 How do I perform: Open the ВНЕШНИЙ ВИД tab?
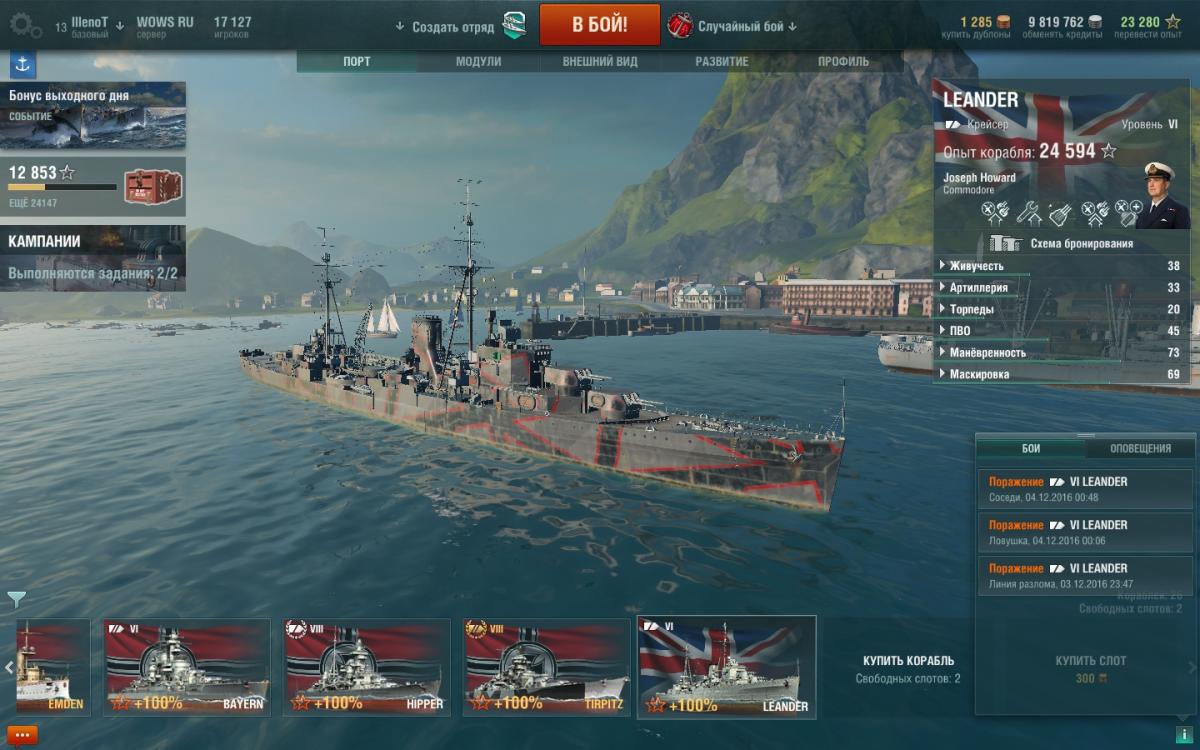[x=599, y=61]
